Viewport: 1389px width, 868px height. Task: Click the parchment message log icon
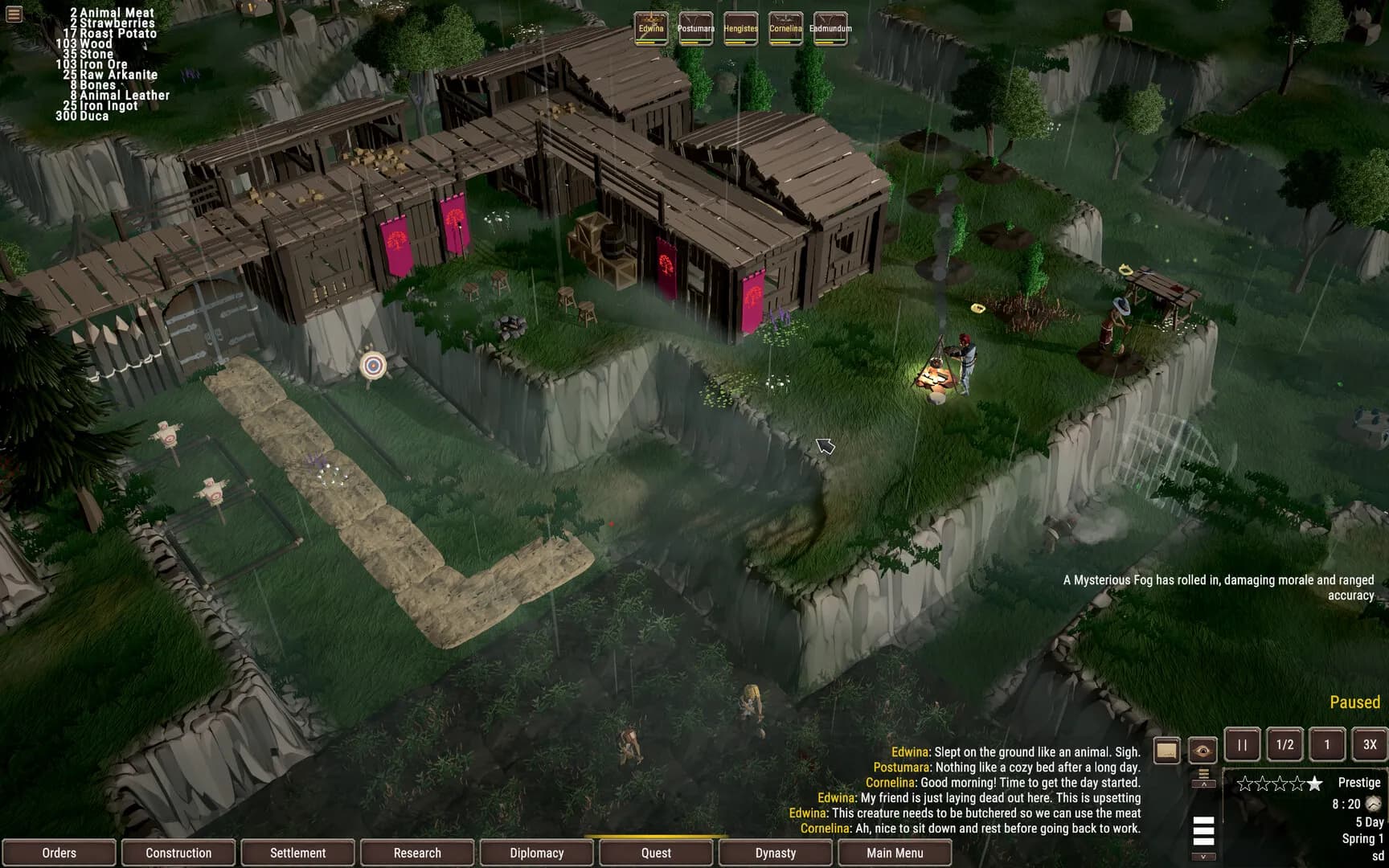1166,751
